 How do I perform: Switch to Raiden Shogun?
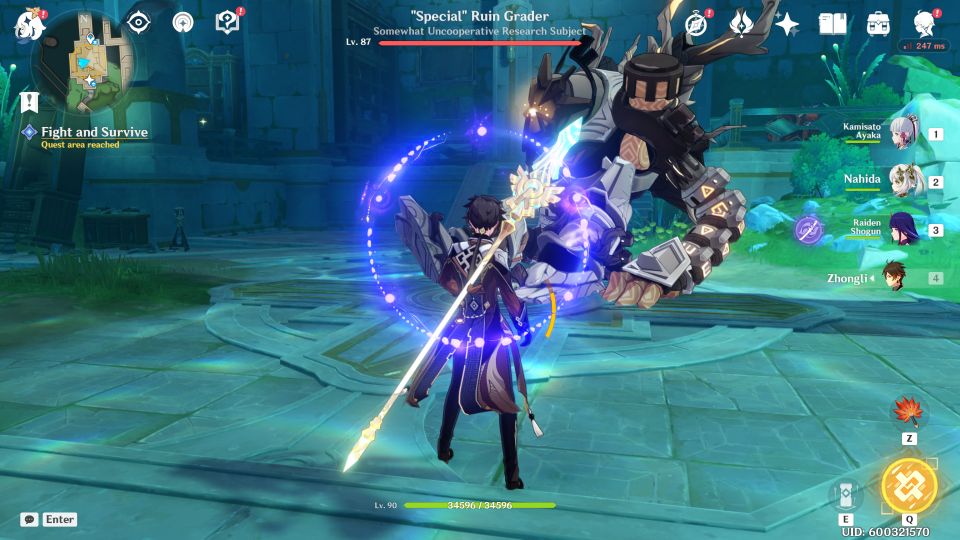pos(905,229)
